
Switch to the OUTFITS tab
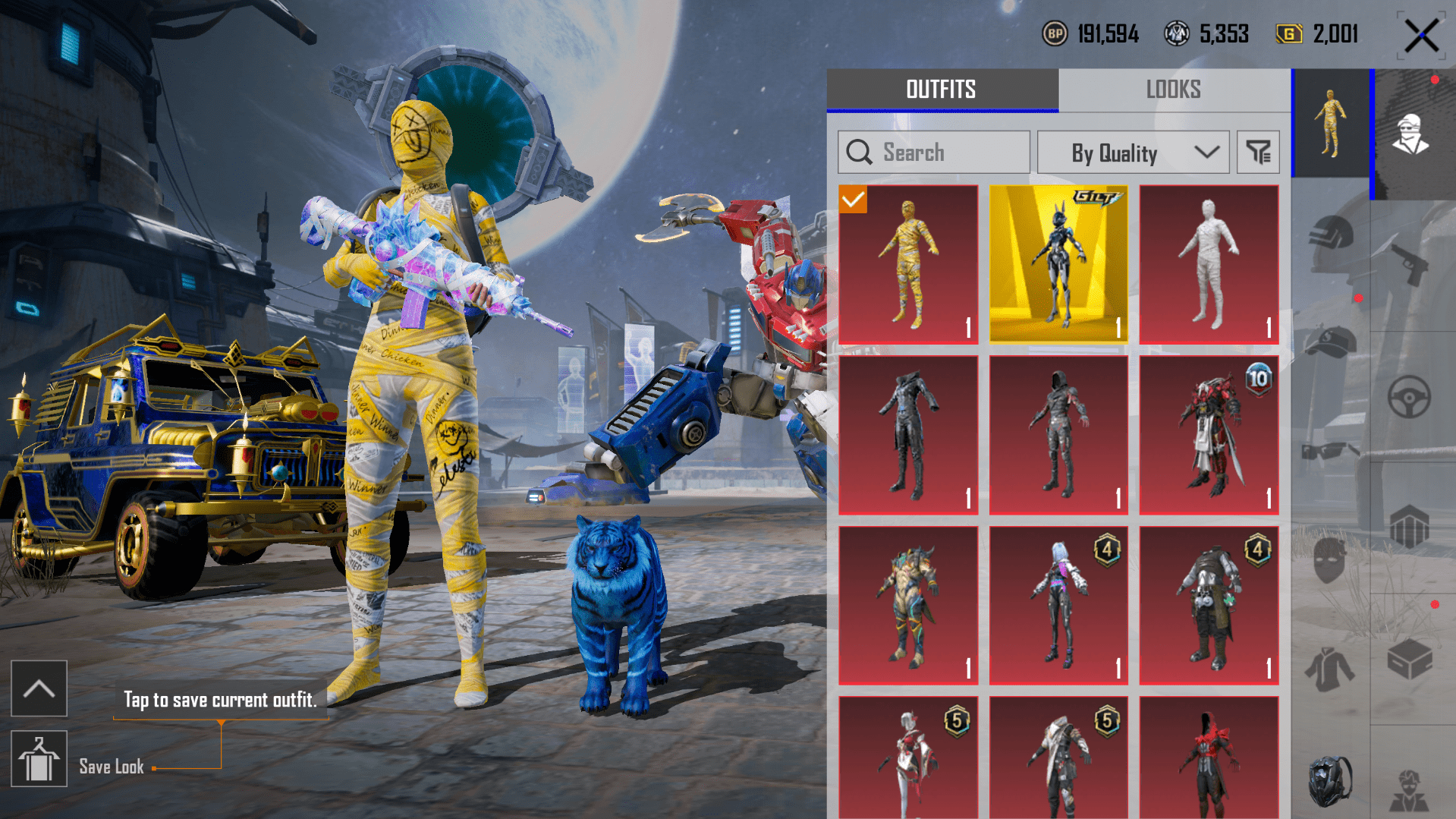pyautogui.click(x=941, y=89)
